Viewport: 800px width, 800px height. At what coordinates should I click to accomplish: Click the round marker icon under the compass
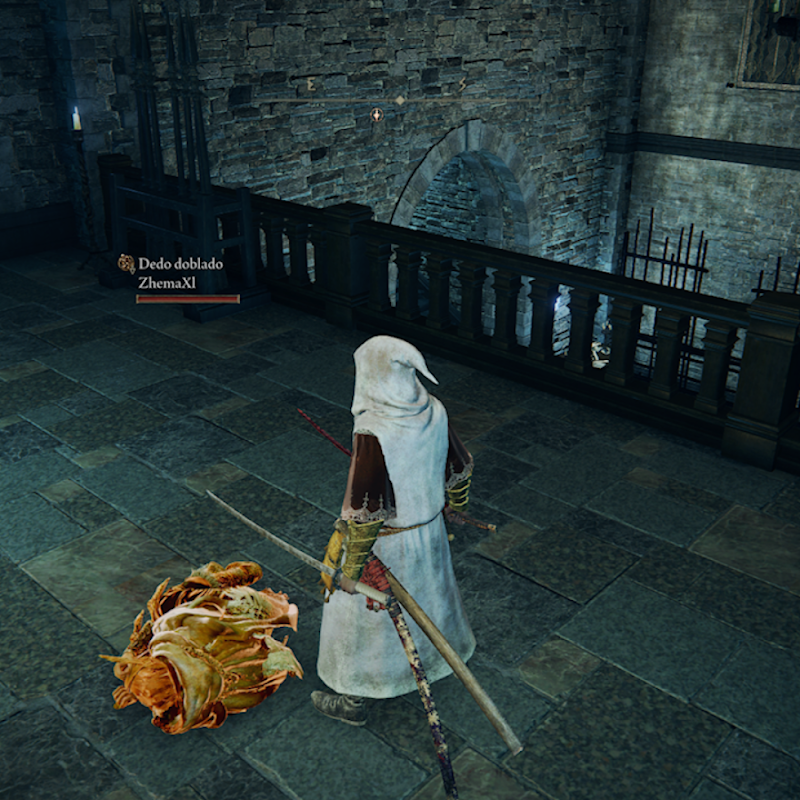(377, 115)
